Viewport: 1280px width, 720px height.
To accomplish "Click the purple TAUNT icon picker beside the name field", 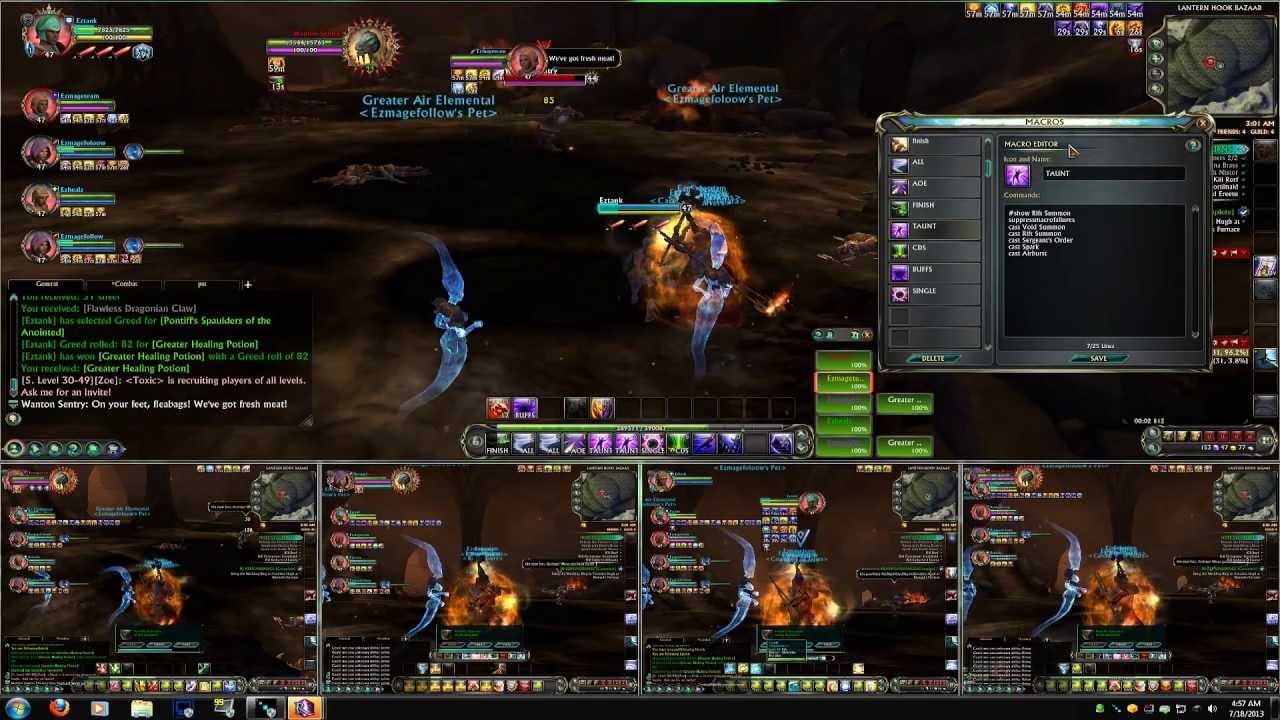I will [1018, 175].
